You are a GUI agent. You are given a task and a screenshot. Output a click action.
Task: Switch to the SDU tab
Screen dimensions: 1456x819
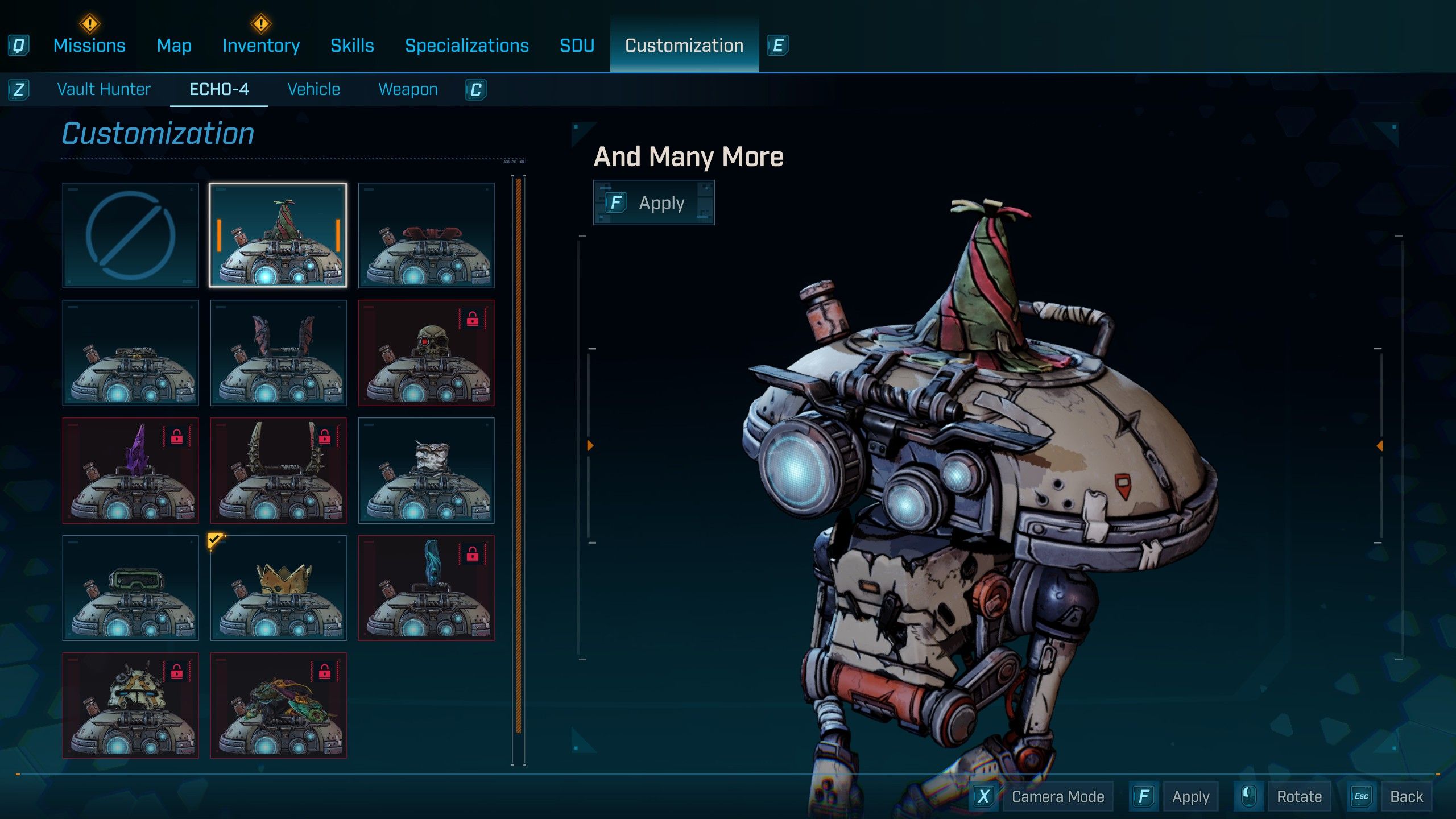pos(577,45)
